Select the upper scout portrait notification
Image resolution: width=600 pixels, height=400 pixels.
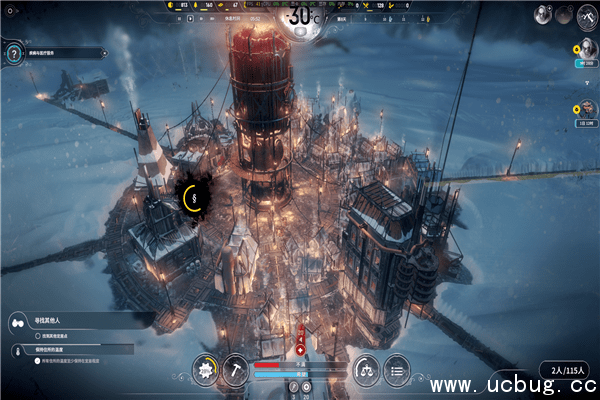pos(589,50)
